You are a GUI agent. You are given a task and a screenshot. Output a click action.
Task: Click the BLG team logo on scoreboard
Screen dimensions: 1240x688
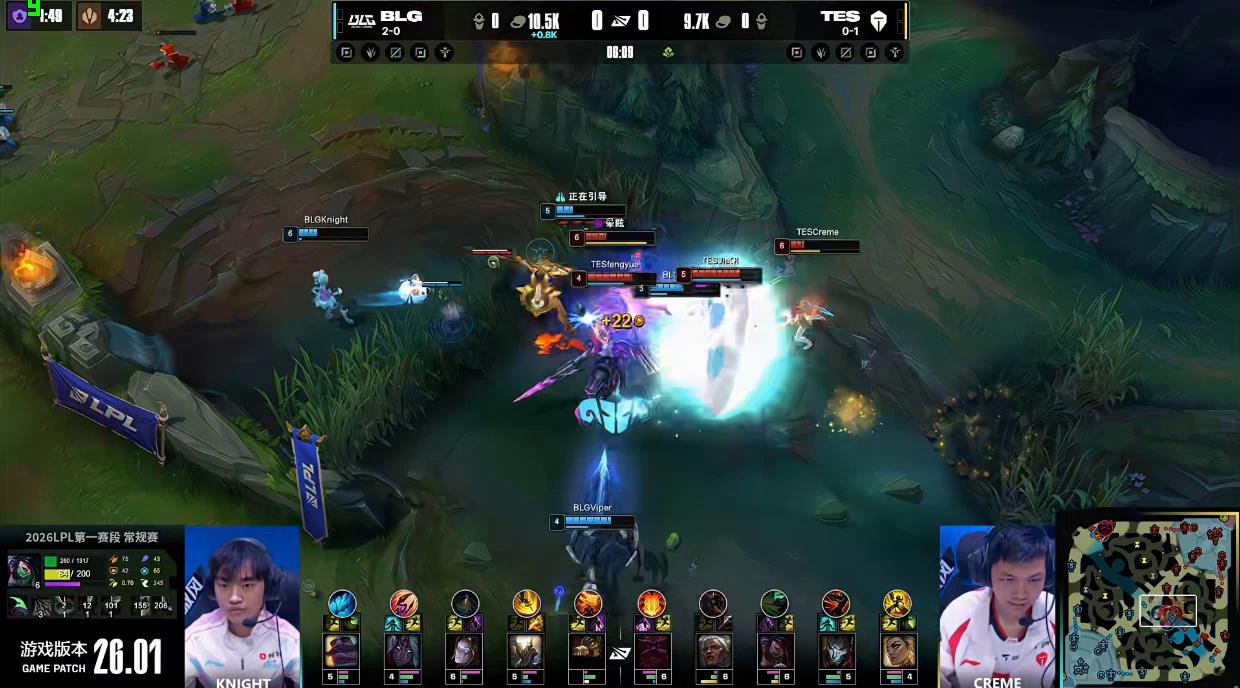pos(360,21)
